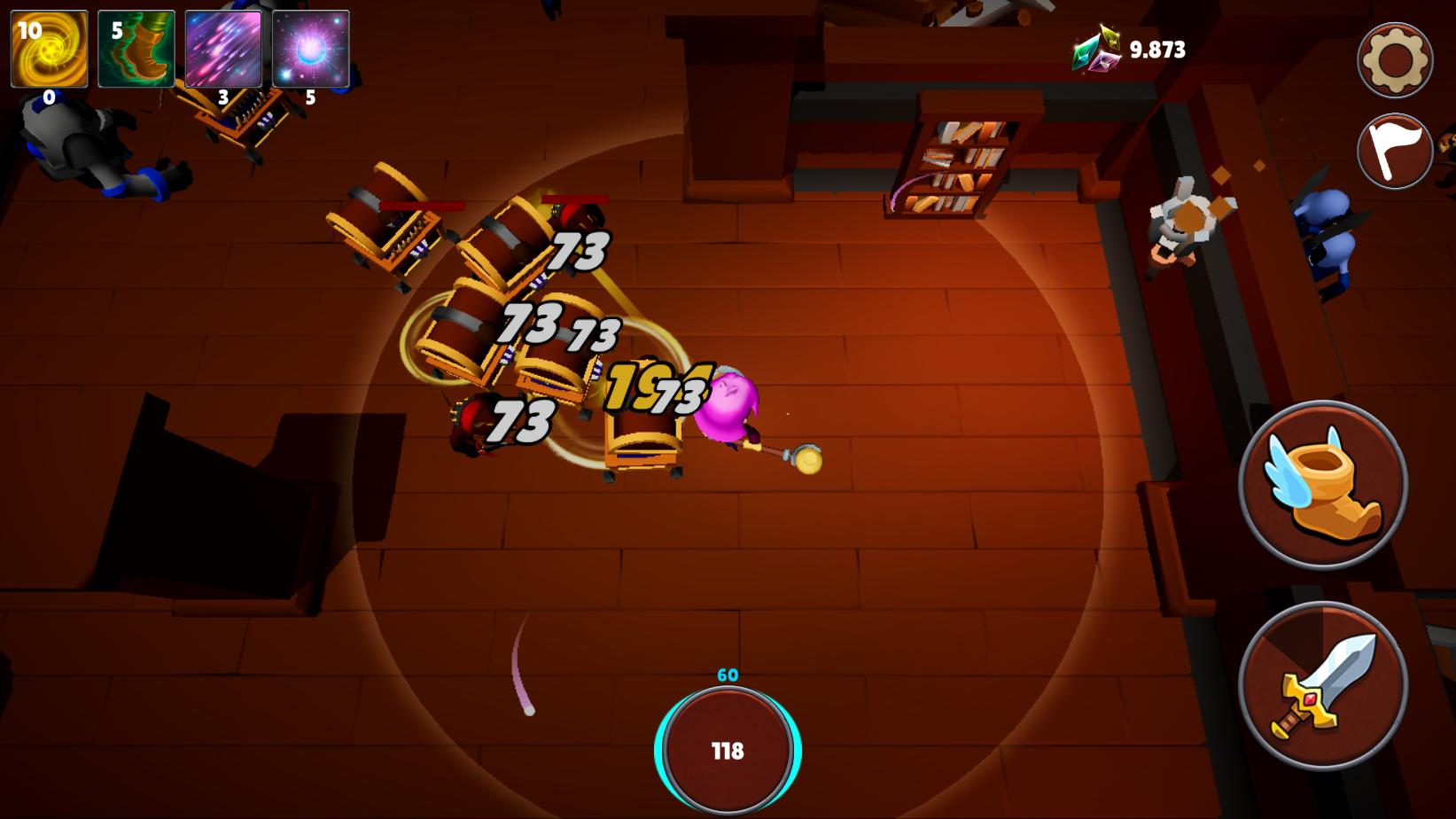Viewport: 1456px width, 819px height.
Task: Open the settings gear menu
Action: pos(1394,59)
